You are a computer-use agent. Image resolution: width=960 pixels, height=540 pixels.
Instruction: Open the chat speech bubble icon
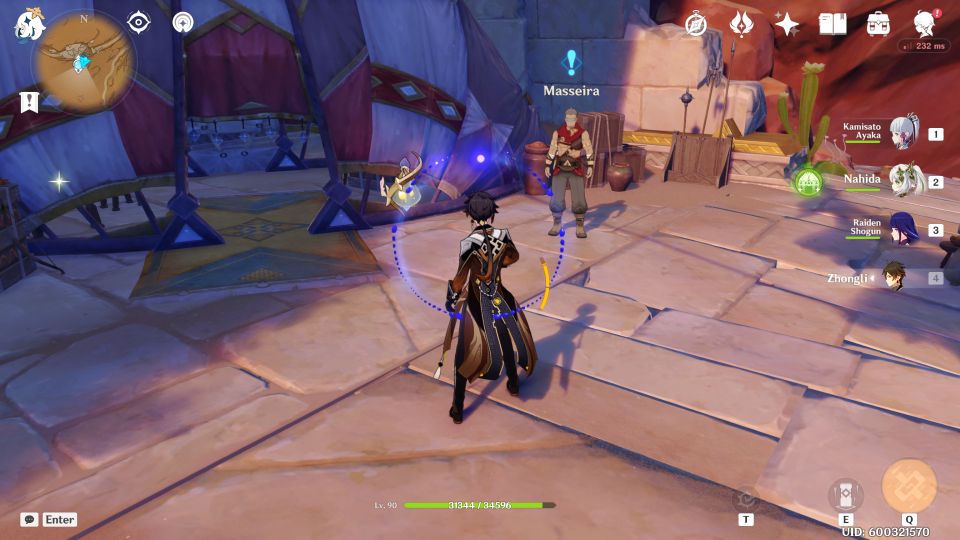(30, 520)
